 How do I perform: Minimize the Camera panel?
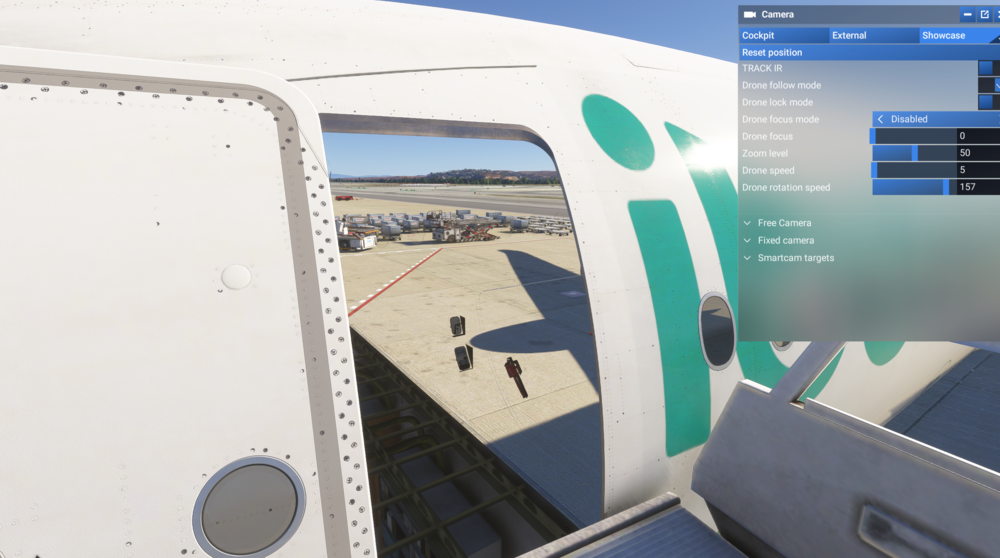[x=967, y=15]
